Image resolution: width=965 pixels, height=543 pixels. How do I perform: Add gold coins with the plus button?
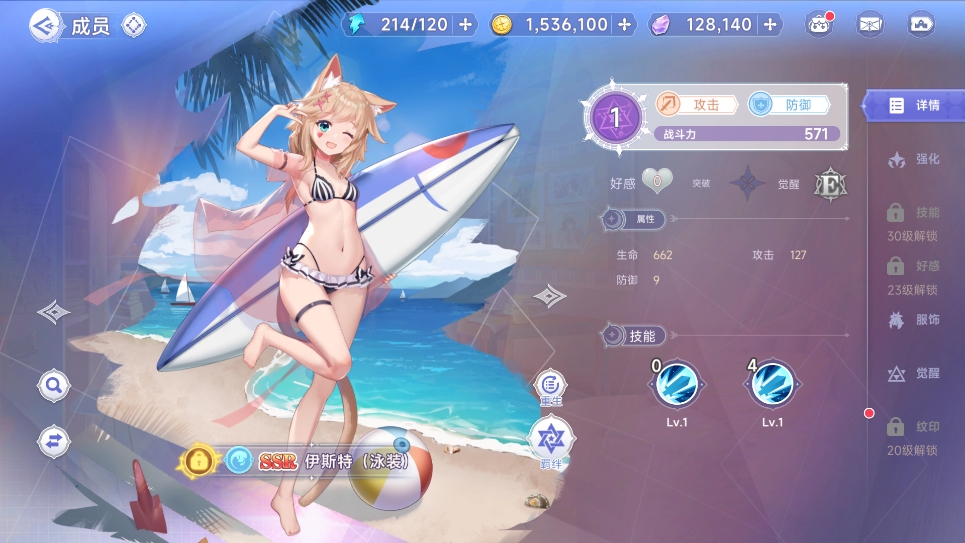point(625,25)
